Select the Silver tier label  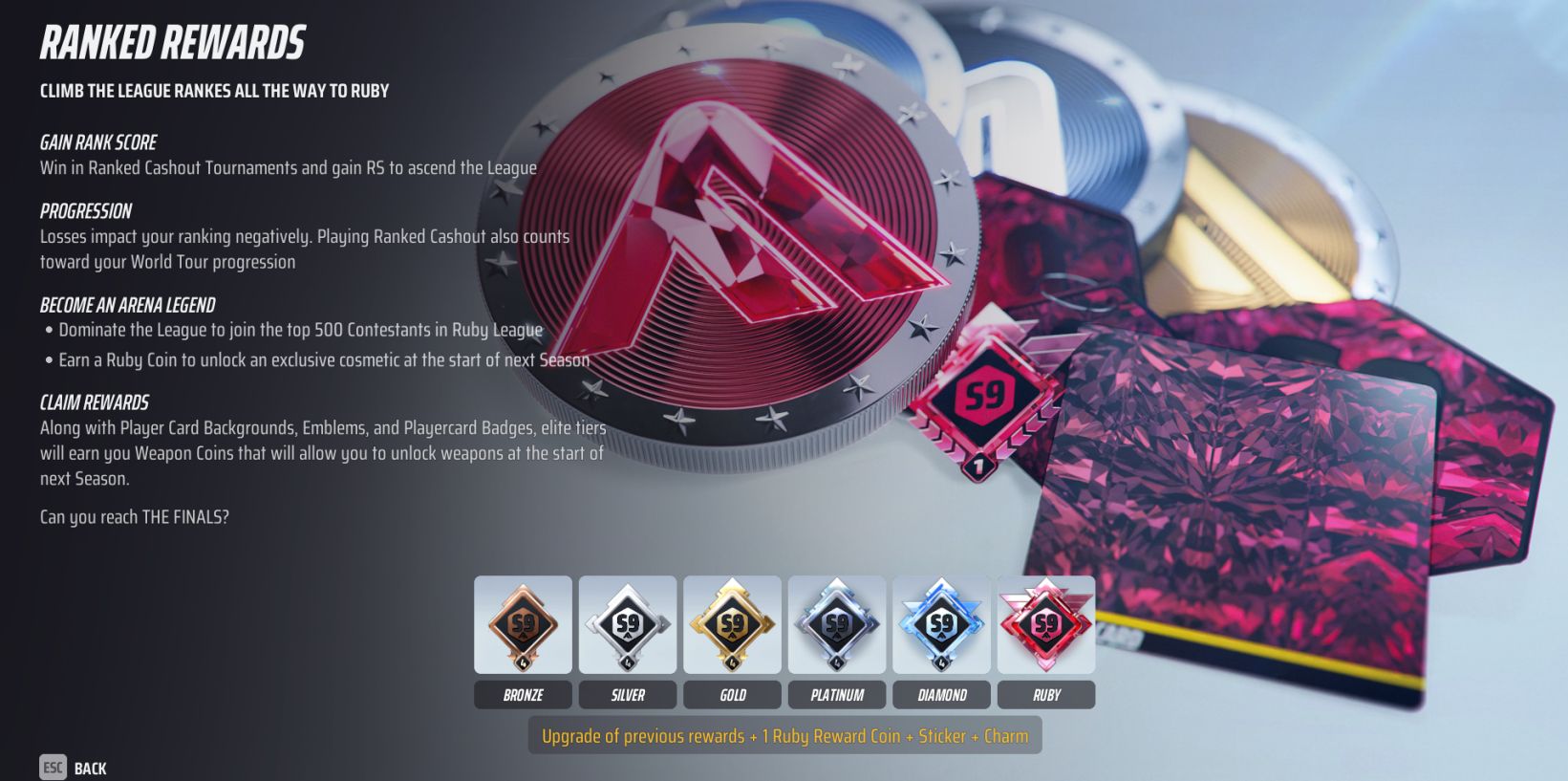pyautogui.click(x=628, y=695)
